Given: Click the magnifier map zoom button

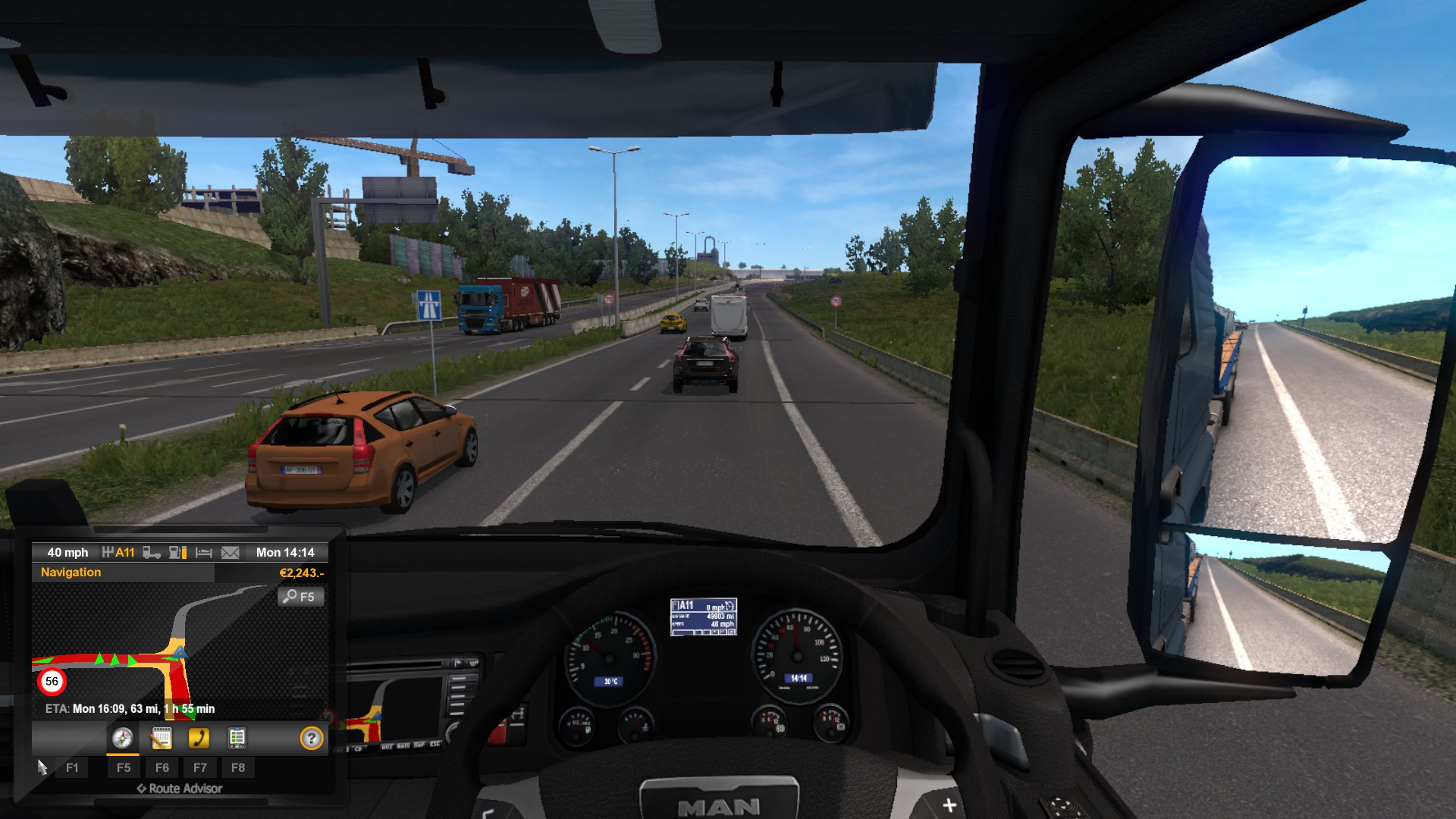Looking at the screenshot, I should pos(300,597).
